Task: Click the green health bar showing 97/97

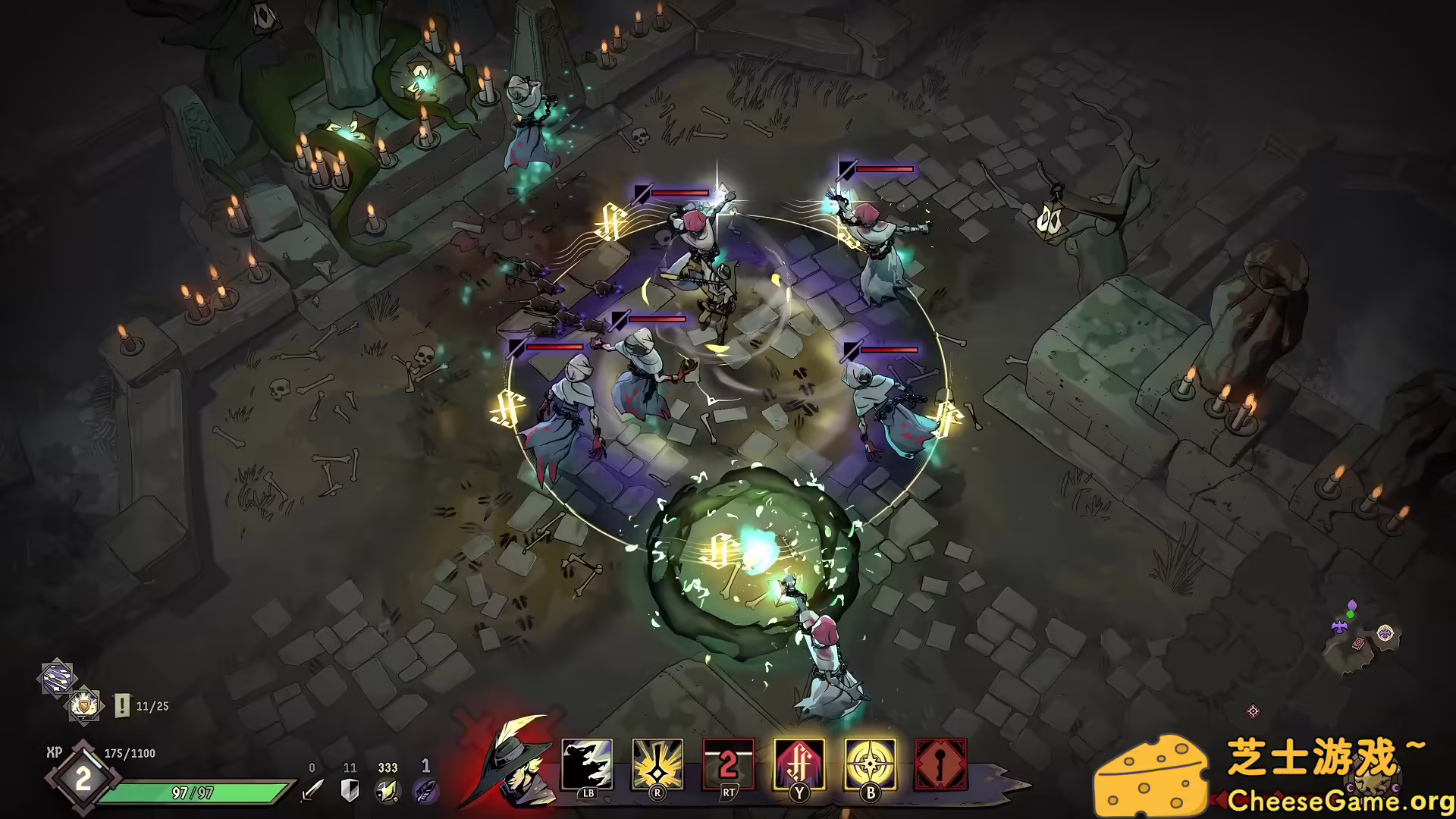Action: [x=194, y=792]
